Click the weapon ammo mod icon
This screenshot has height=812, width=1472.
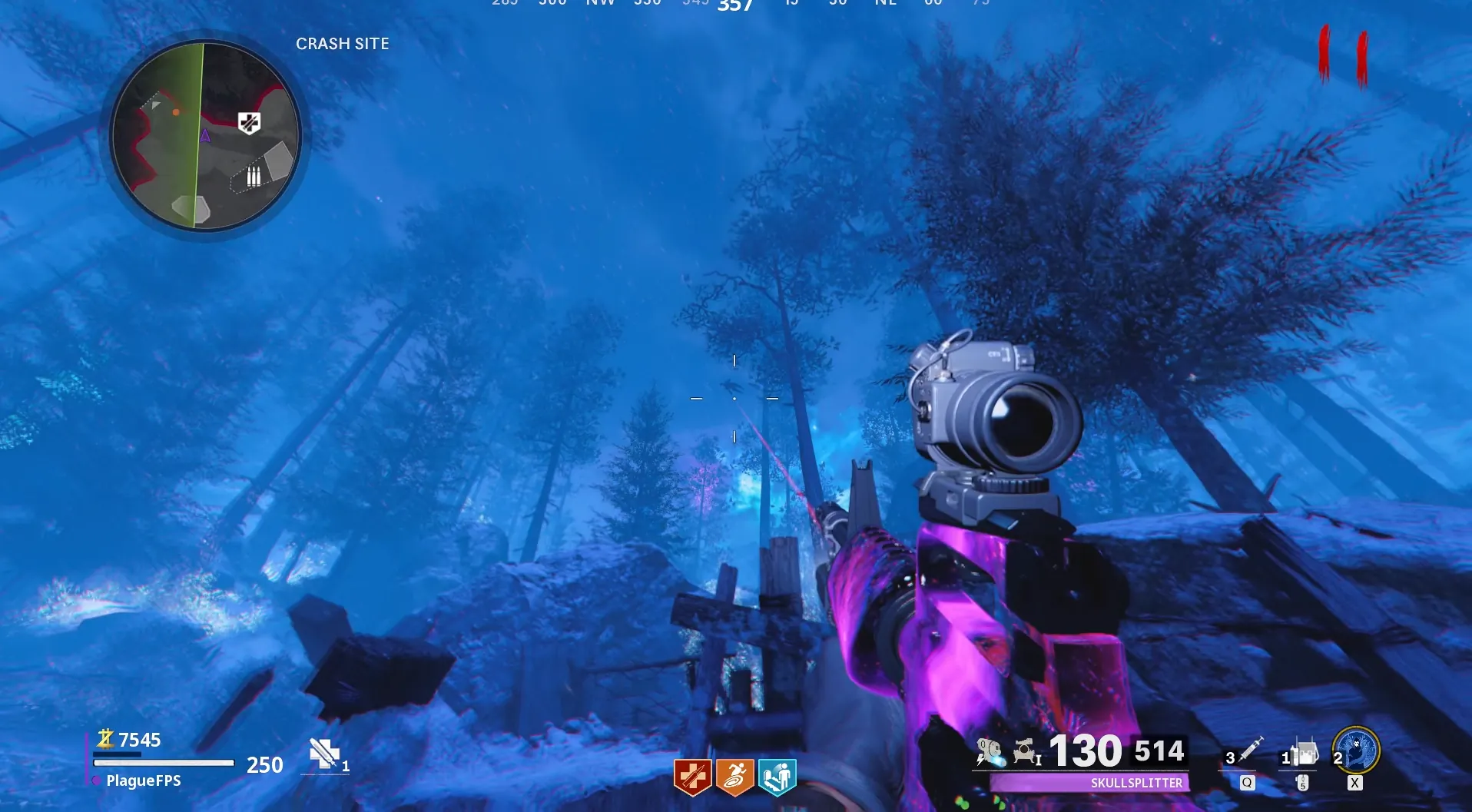pyautogui.click(x=990, y=752)
